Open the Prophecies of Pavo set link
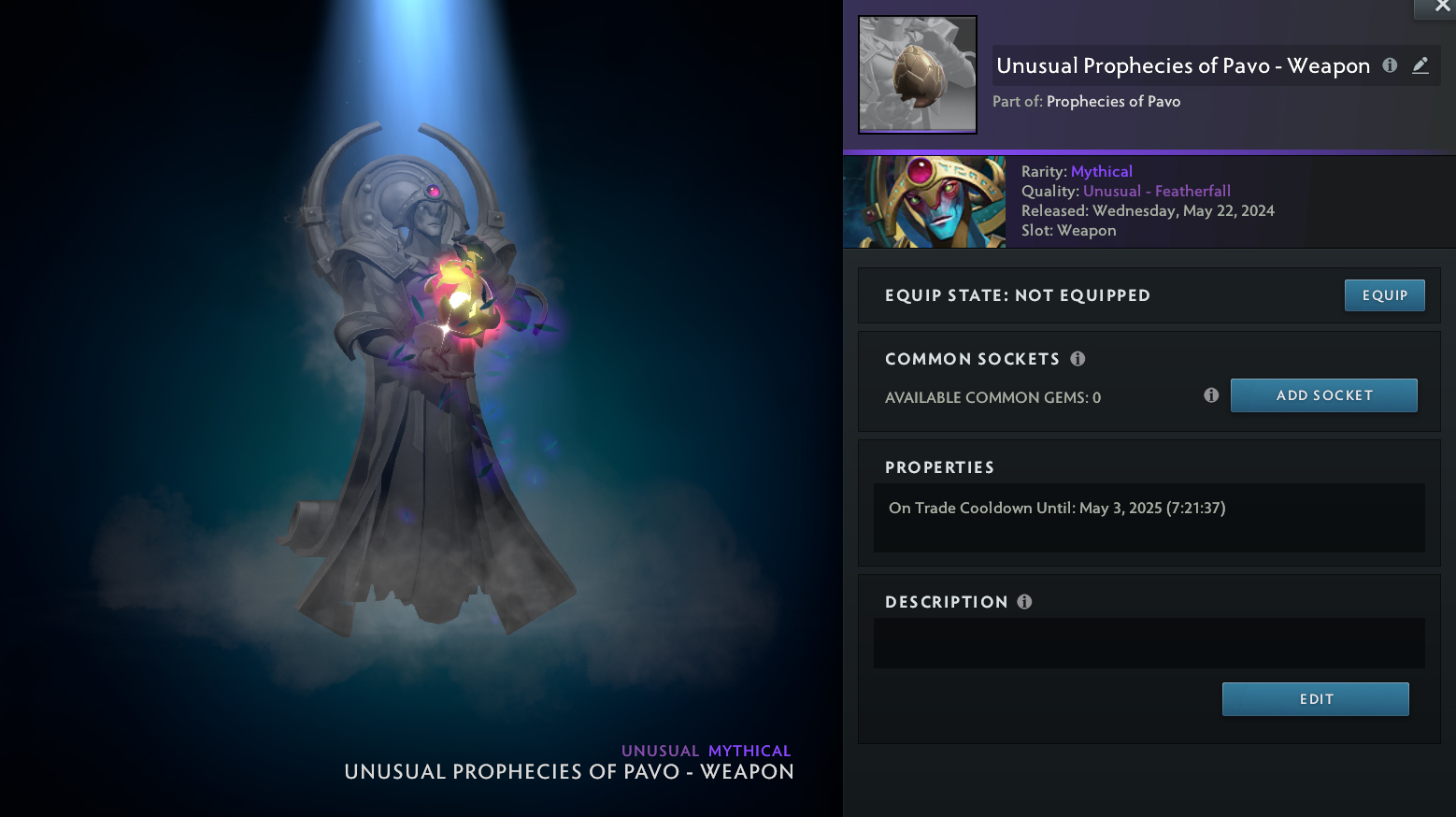The image size is (1456, 817). 1113,102
